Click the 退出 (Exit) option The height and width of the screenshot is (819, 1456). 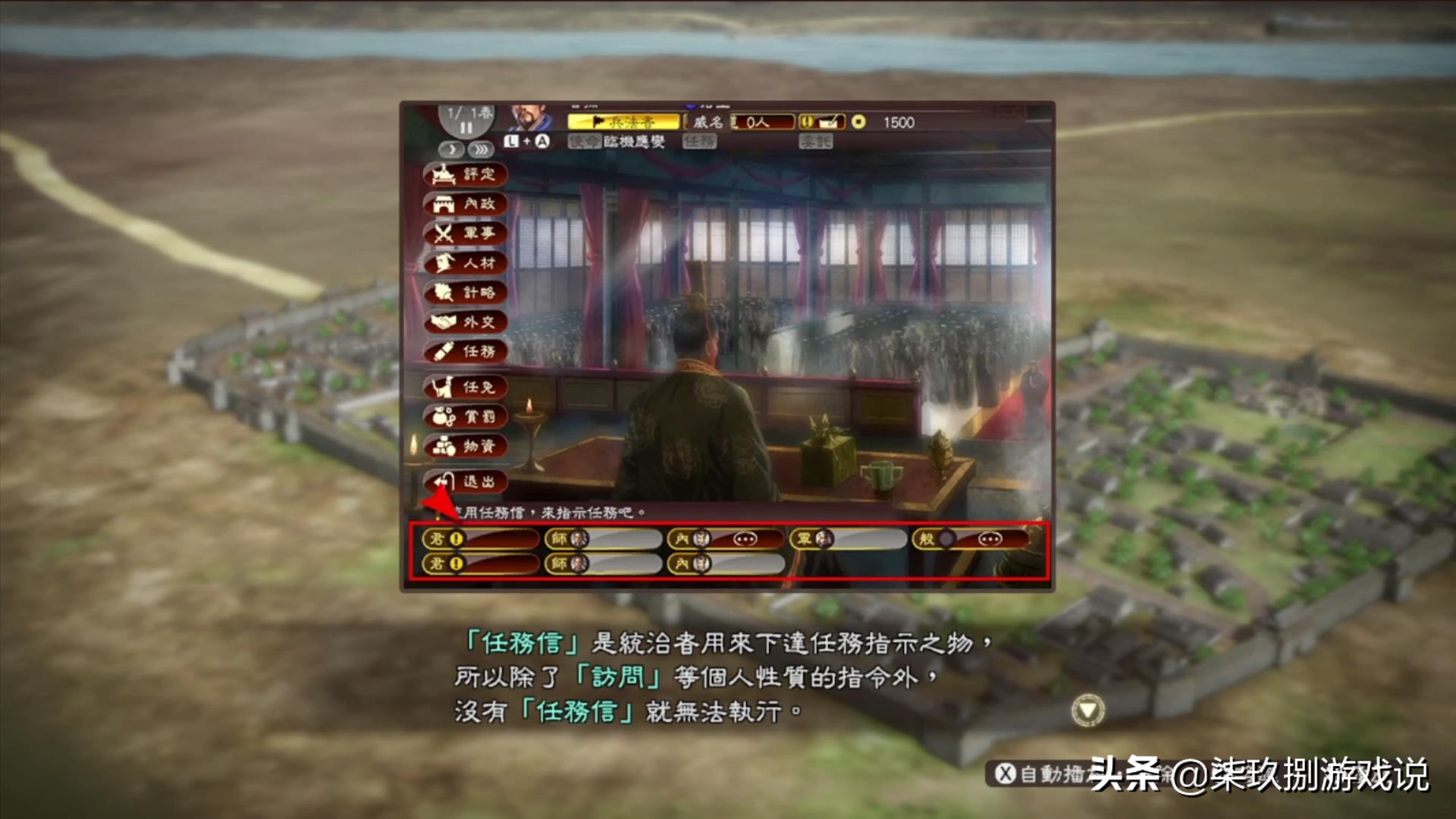click(466, 482)
